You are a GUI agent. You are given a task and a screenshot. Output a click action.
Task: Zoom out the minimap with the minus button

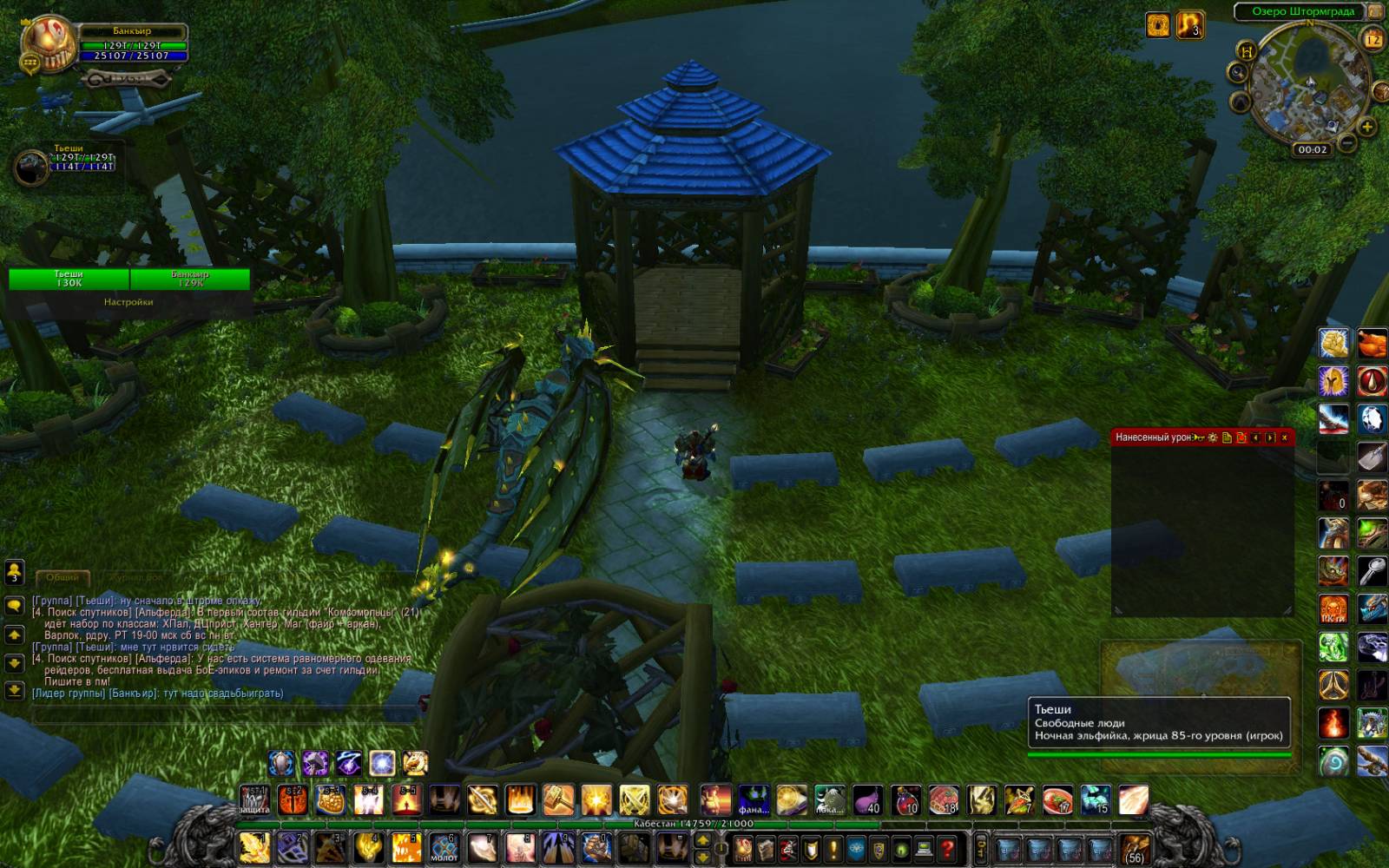point(1346,141)
